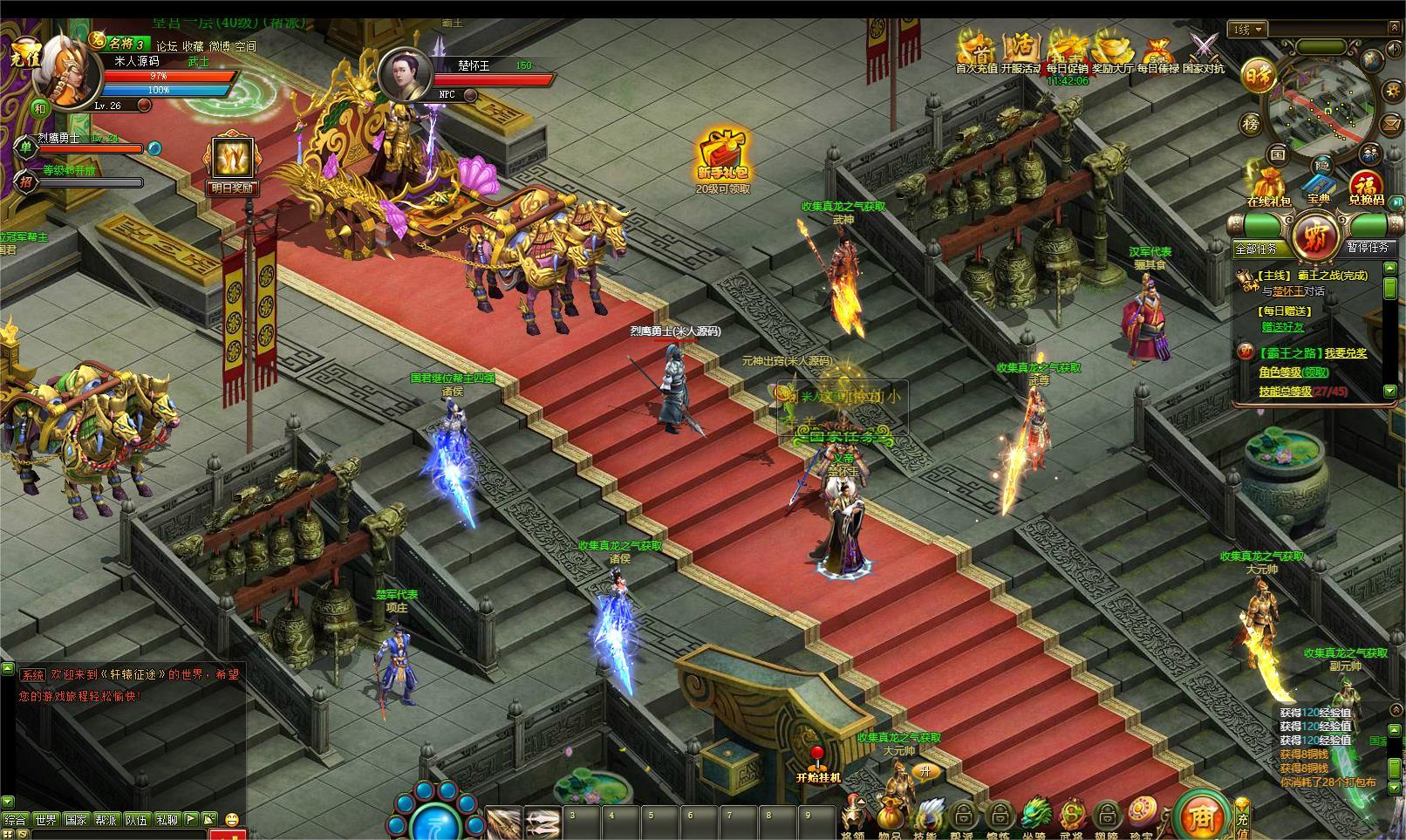Open the 兑换码 redeem code icon
Viewport: 1406px width, 840px height.
click(1366, 187)
